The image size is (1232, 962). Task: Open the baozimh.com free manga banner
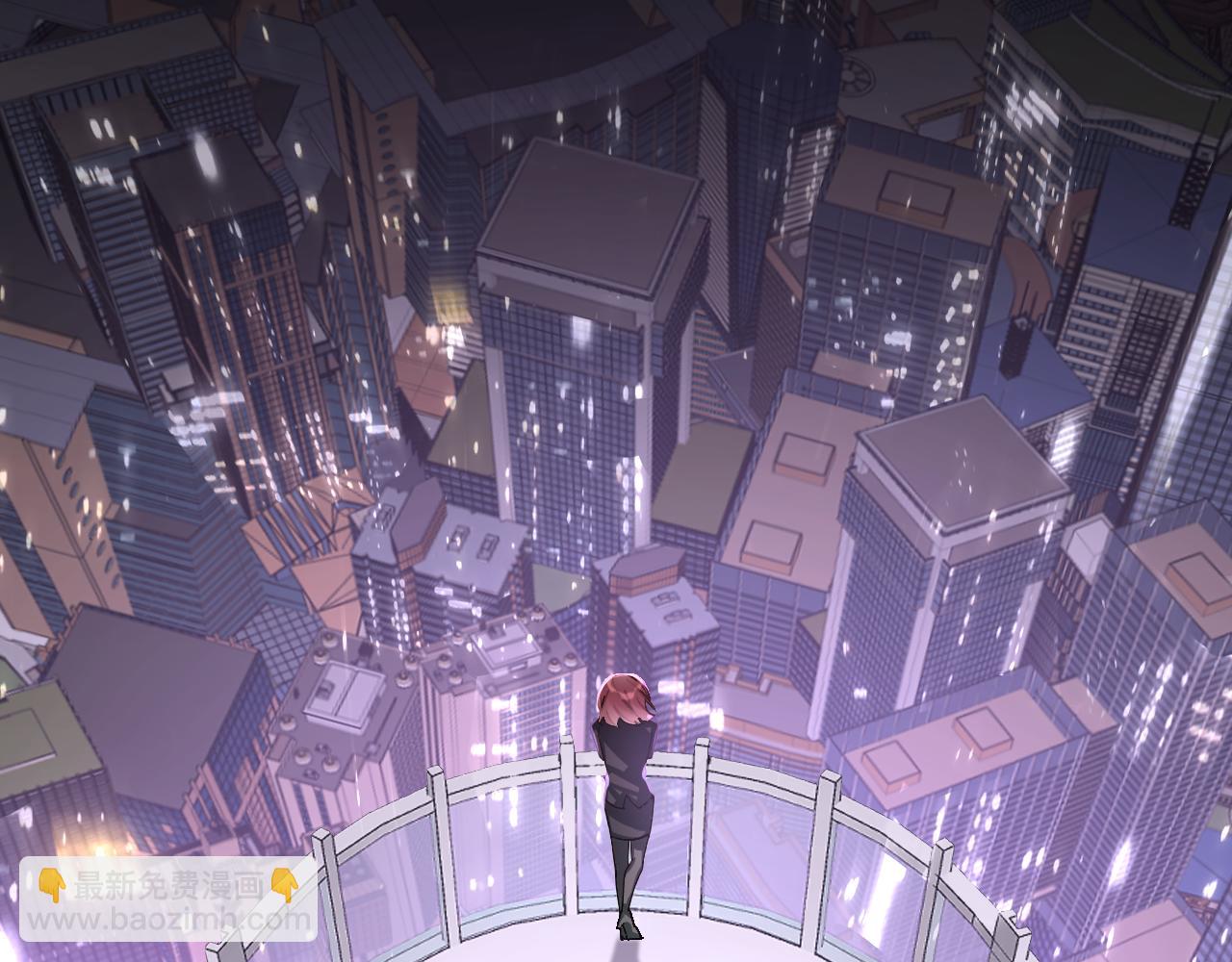pos(168,901)
